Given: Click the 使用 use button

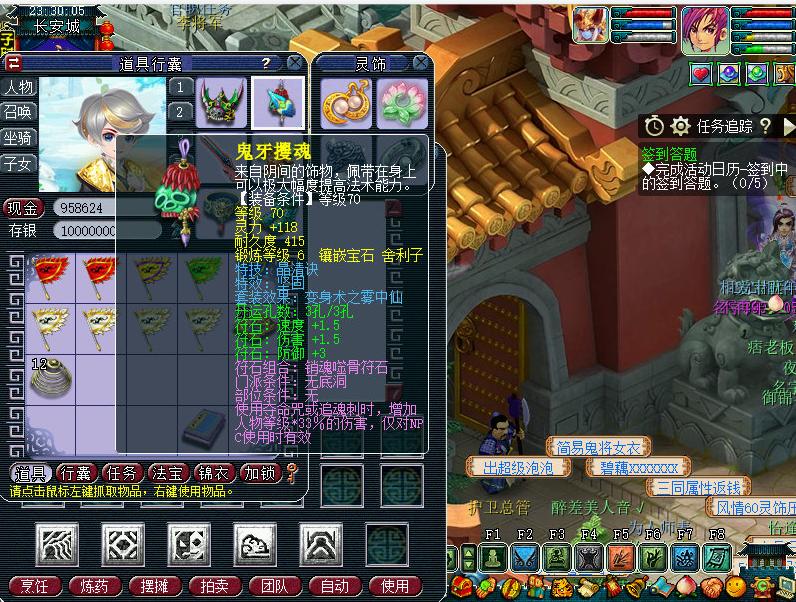Looking at the screenshot, I should click(395, 586).
